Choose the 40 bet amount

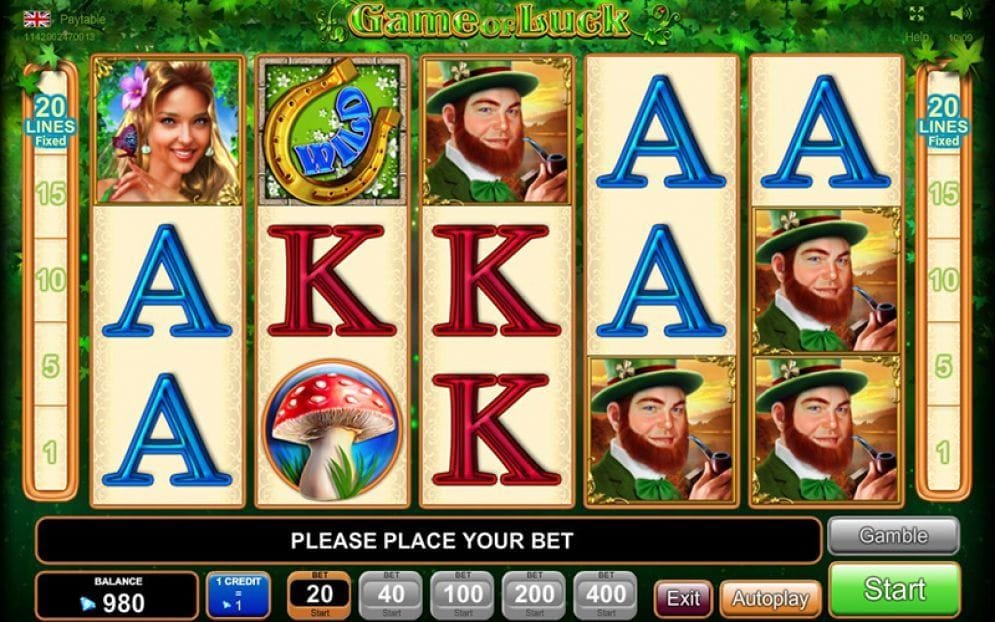(x=391, y=596)
